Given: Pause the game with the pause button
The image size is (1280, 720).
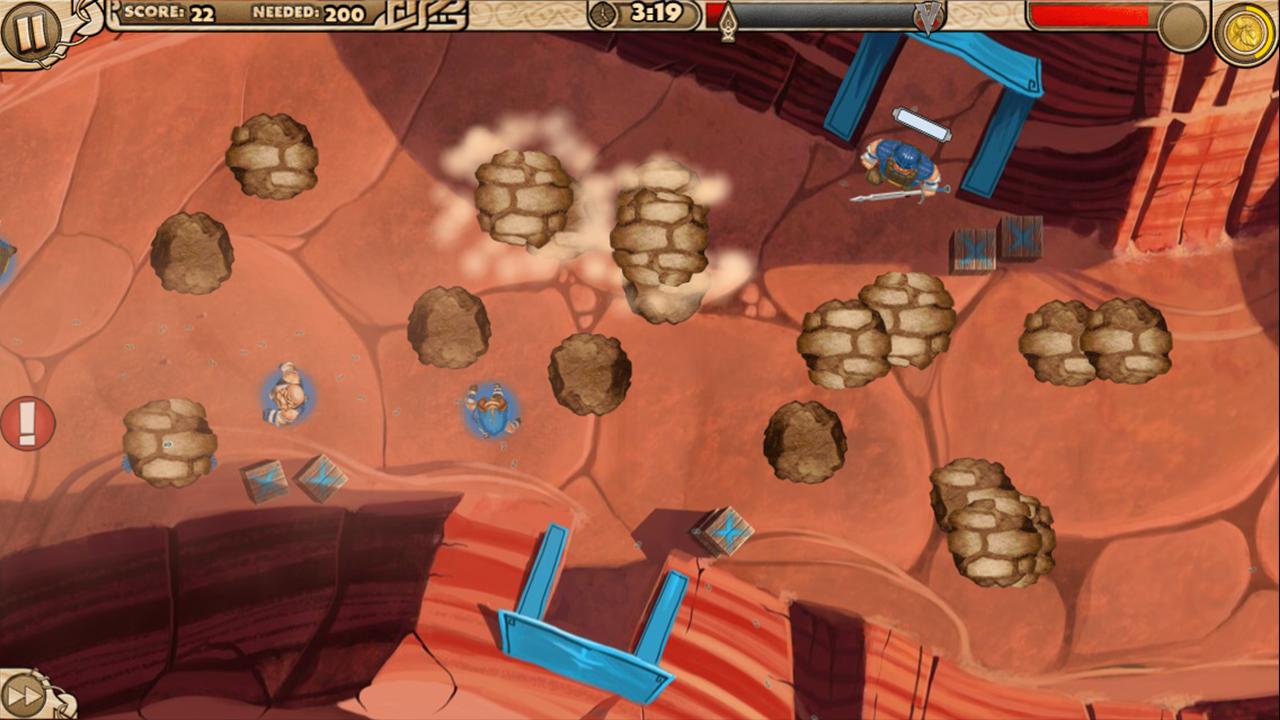Looking at the screenshot, I should coord(30,31).
